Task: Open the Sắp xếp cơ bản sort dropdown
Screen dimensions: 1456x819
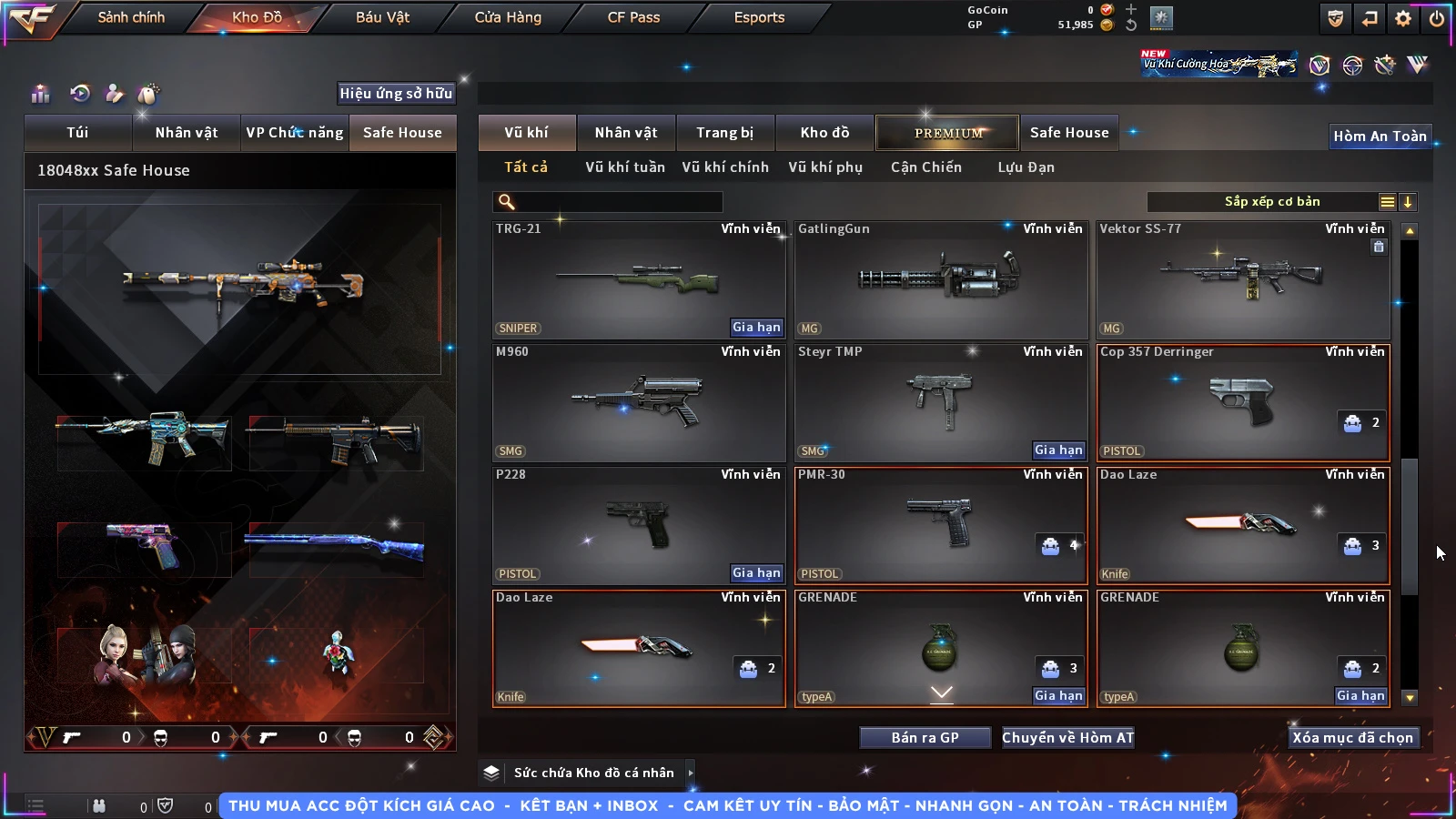Action: tap(1271, 202)
